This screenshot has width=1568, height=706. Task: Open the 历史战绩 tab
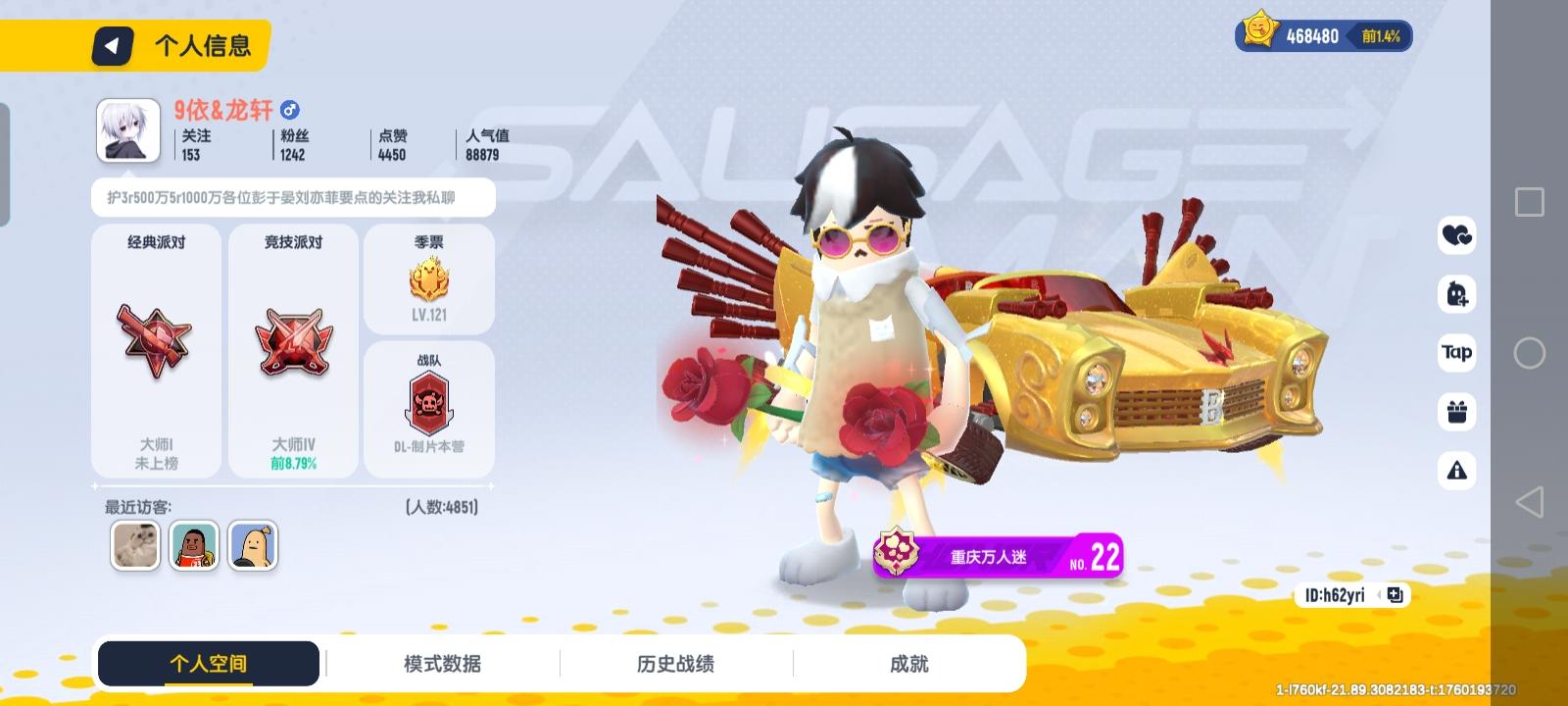click(x=676, y=663)
